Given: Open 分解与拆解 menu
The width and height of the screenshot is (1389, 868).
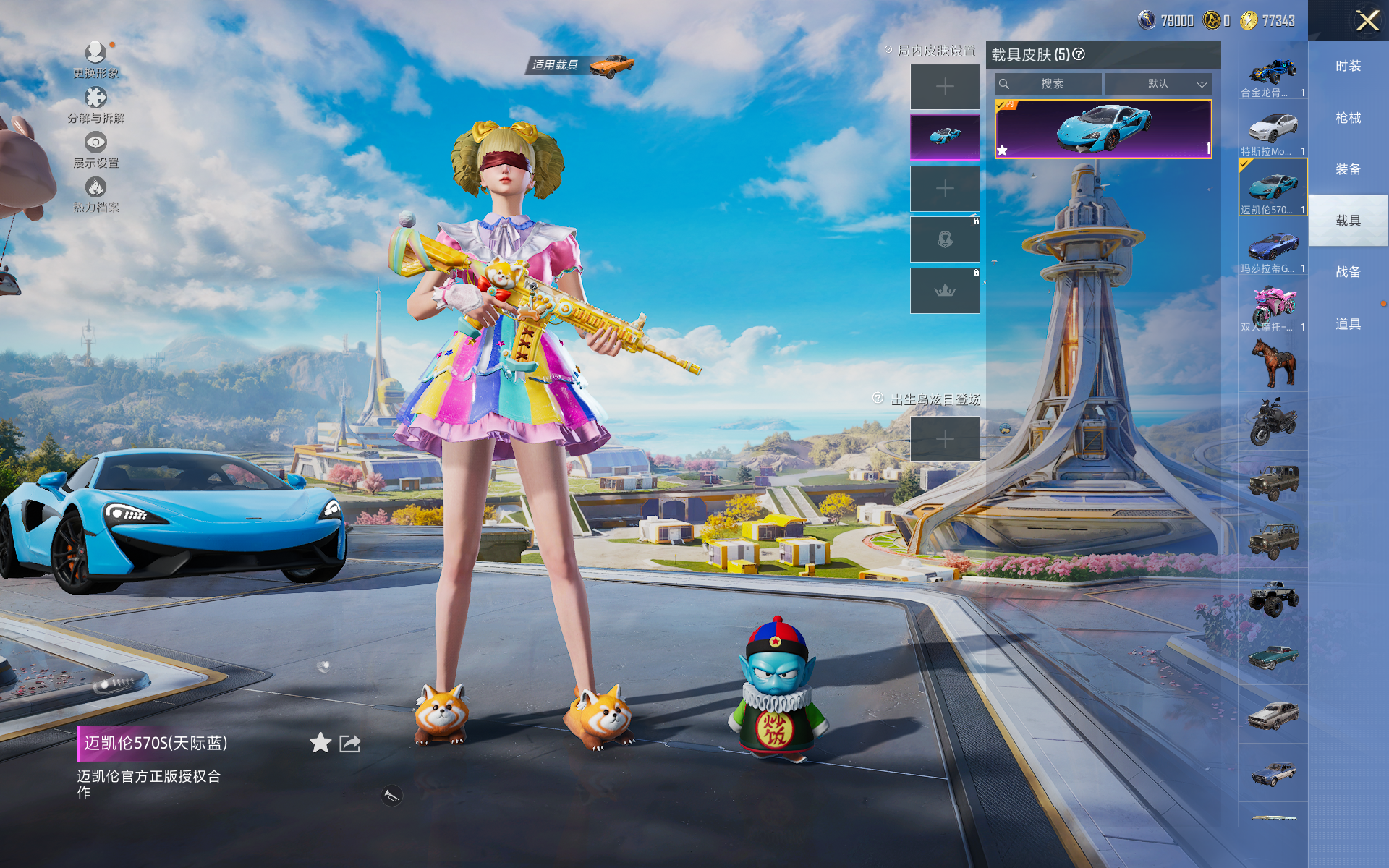Looking at the screenshot, I should (95, 105).
